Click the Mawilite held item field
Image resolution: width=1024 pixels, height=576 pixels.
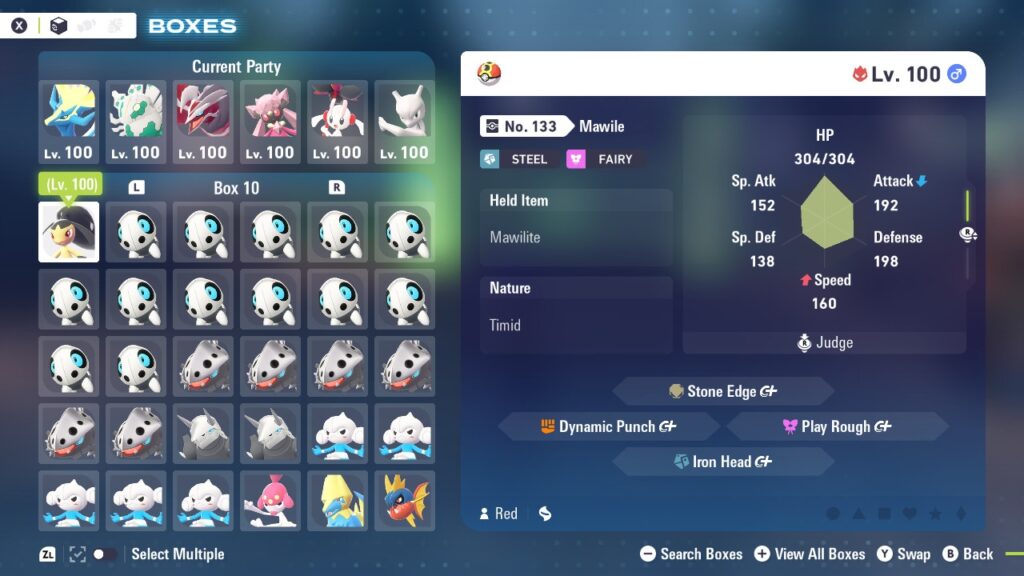click(576, 238)
